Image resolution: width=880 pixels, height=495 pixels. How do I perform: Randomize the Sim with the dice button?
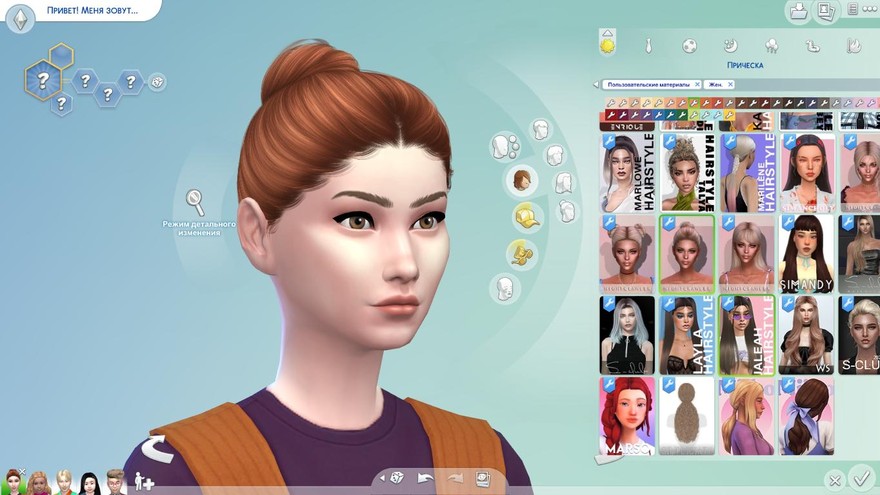(x=397, y=478)
